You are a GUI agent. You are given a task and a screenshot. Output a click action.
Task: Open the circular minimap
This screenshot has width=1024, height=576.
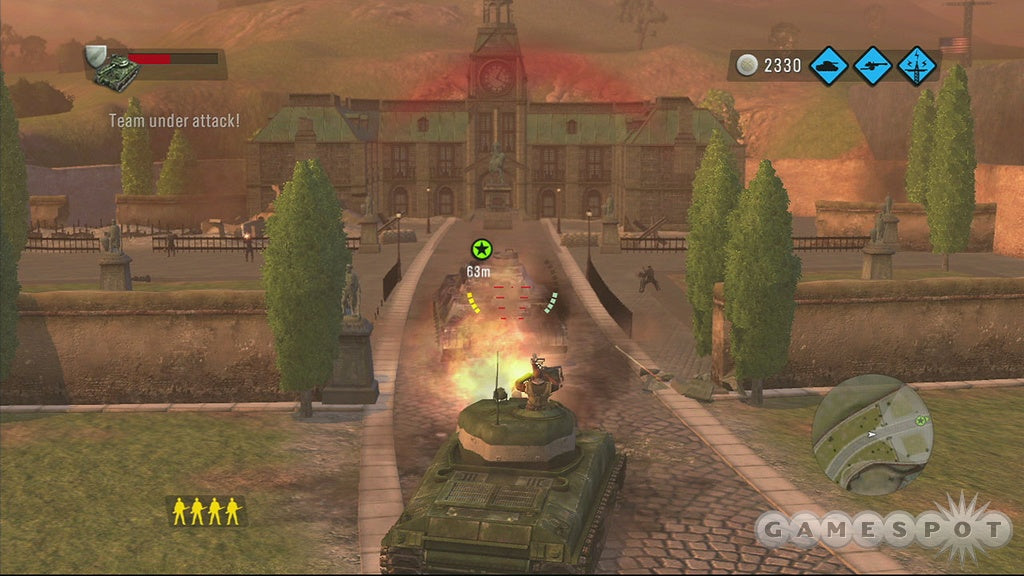click(872, 434)
